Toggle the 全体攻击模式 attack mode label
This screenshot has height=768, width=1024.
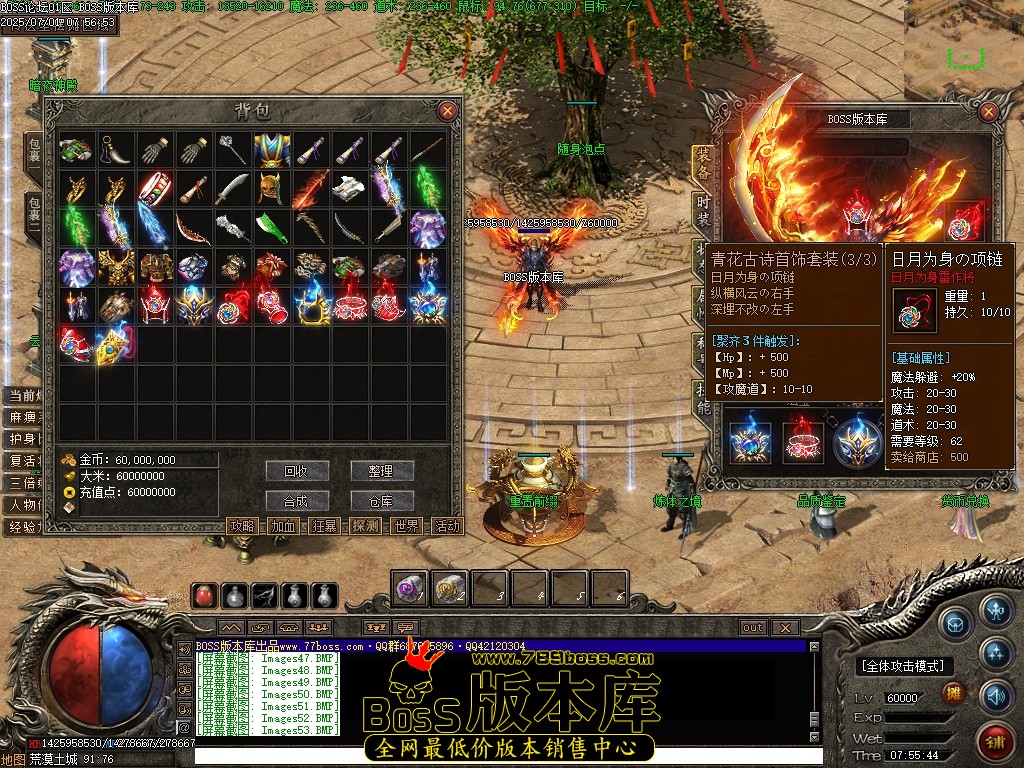tap(903, 666)
